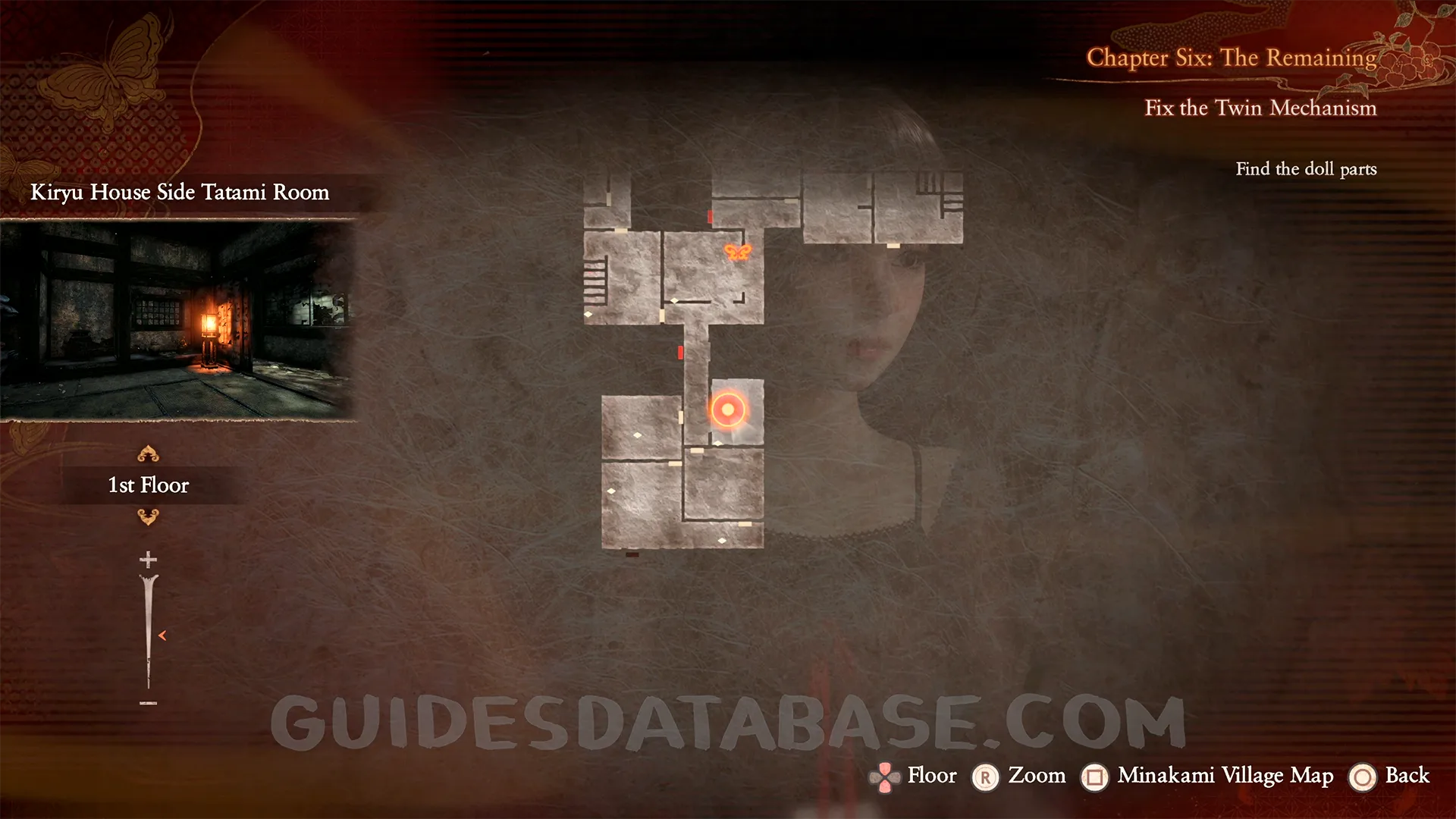1456x819 pixels.
Task: Click the zoom level slider track
Action: (x=148, y=633)
